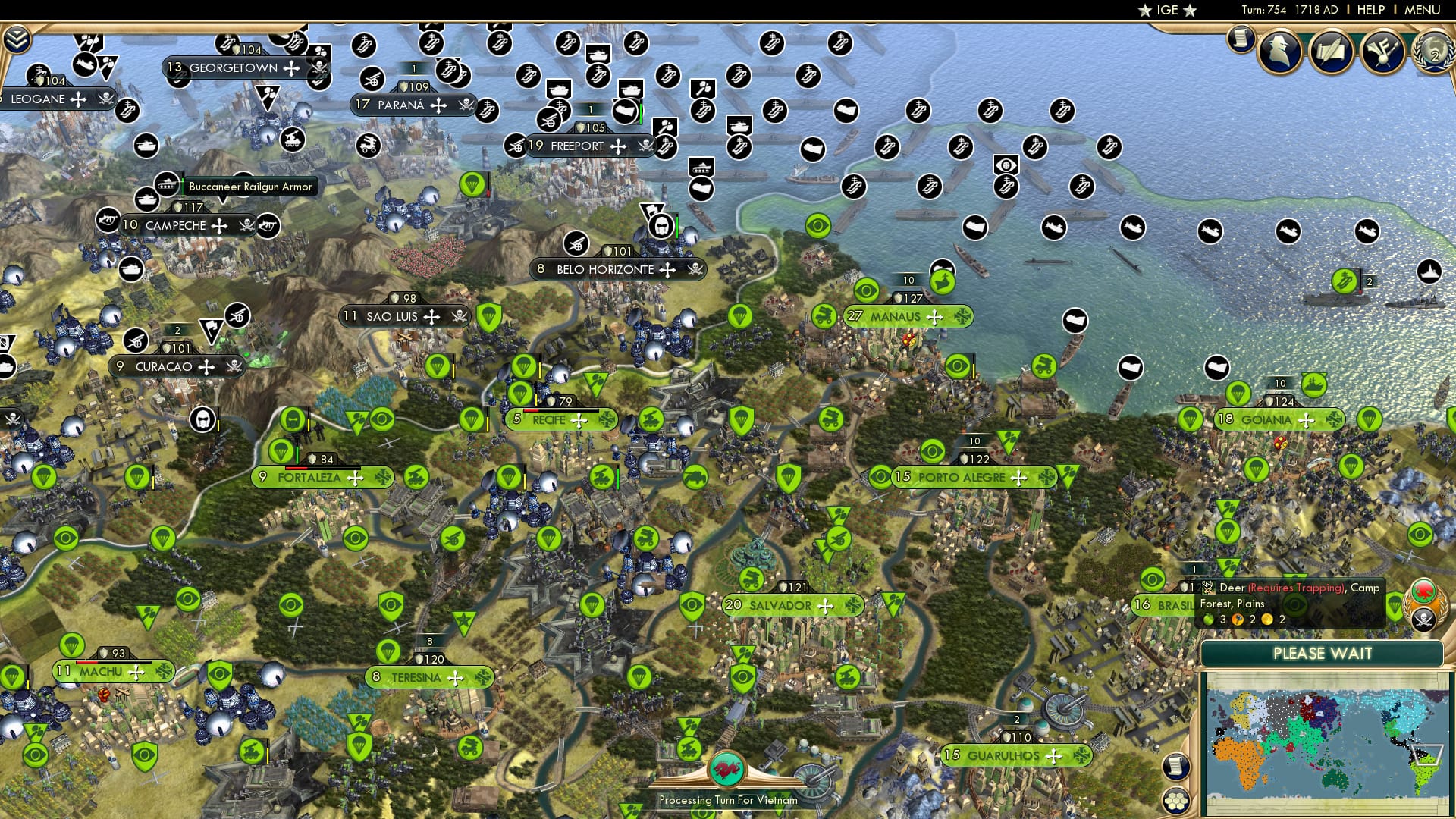The height and width of the screenshot is (819, 1456).
Task: Open the Culture overview feather icon
Action: (1382, 52)
